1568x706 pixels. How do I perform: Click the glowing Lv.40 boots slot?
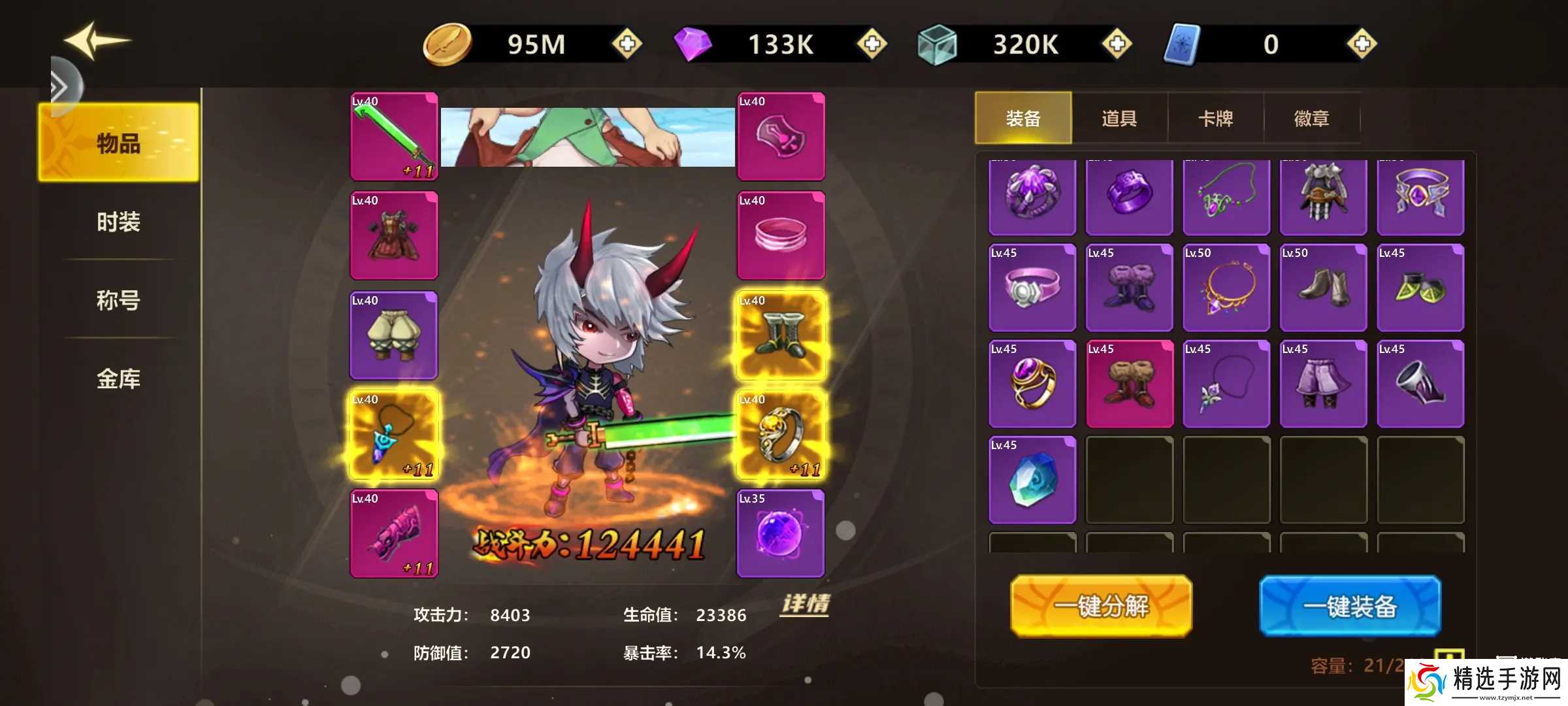781,335
